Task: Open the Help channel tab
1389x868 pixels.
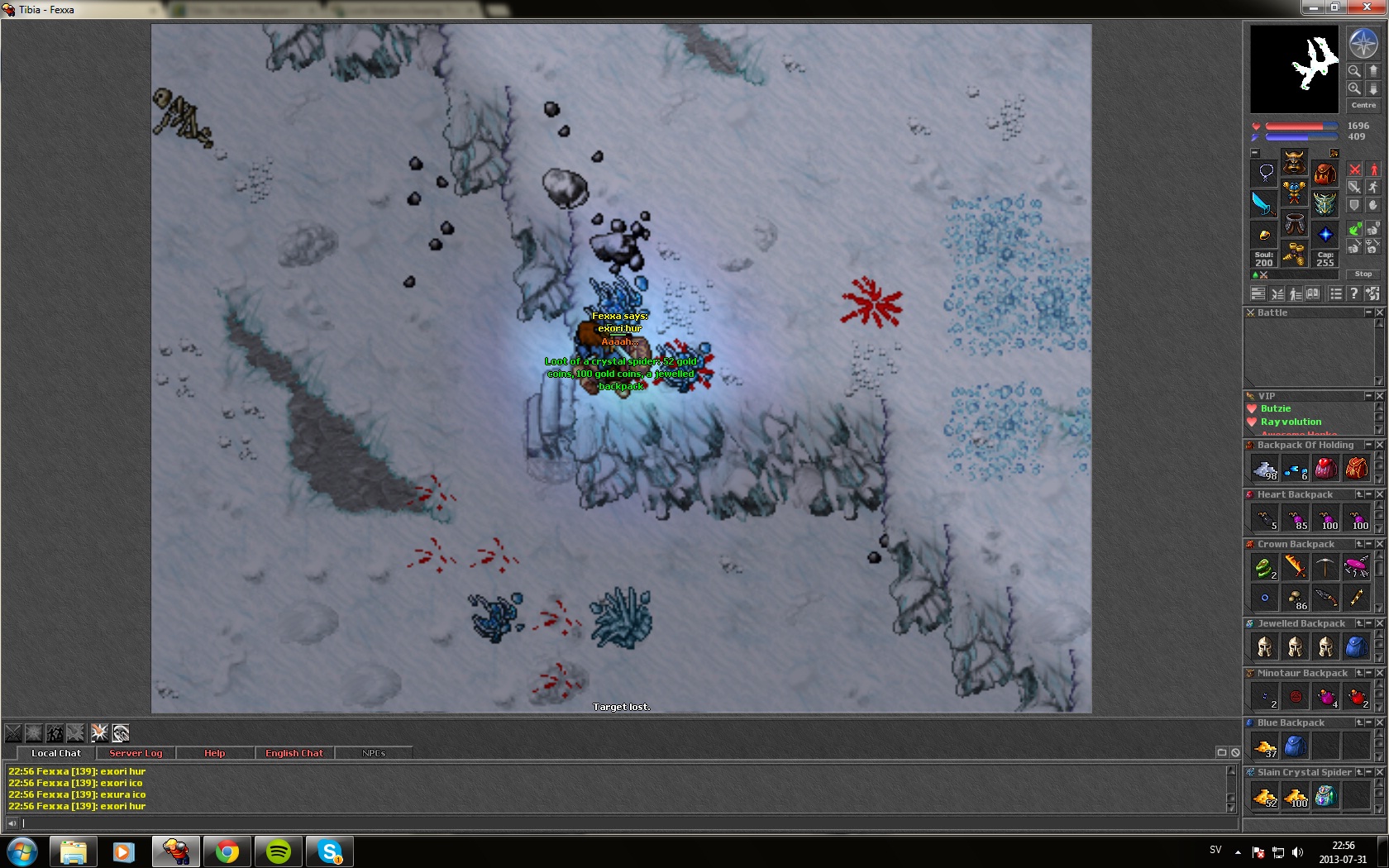Action: click(x=214, y=753)
